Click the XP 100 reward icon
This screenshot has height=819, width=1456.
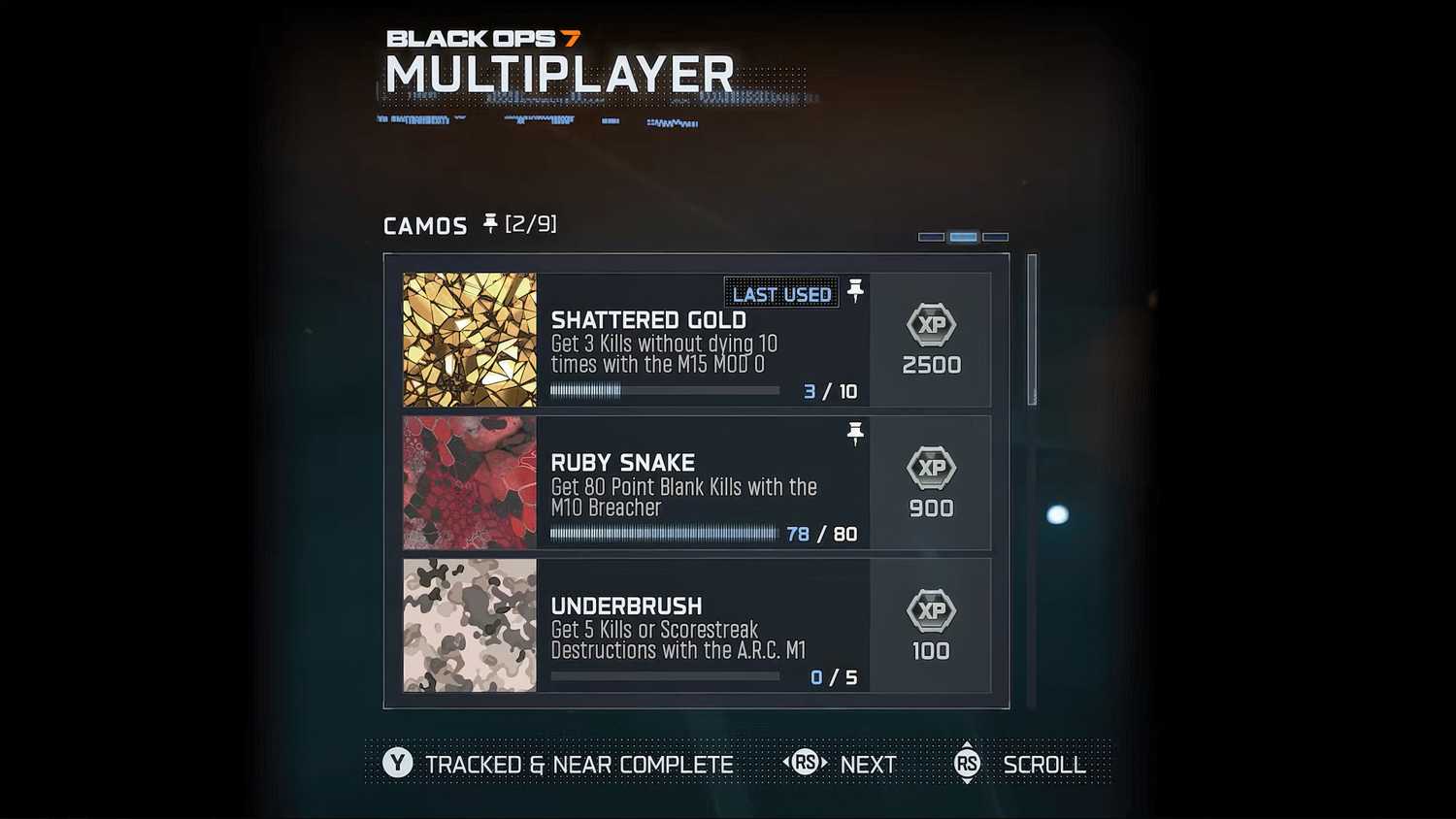click(x=930, y=612)
